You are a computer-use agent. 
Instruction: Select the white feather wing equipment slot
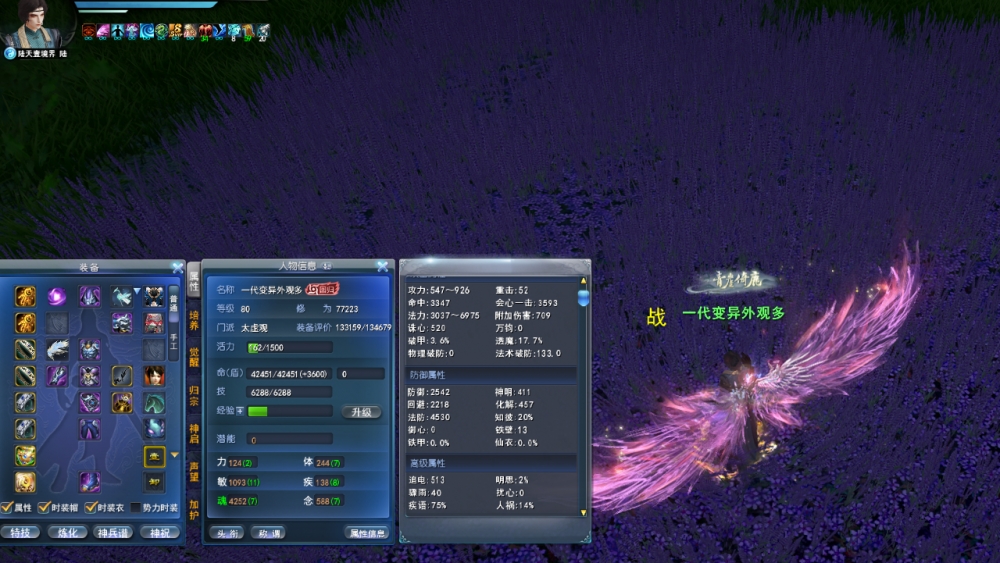tap(57, 349)
